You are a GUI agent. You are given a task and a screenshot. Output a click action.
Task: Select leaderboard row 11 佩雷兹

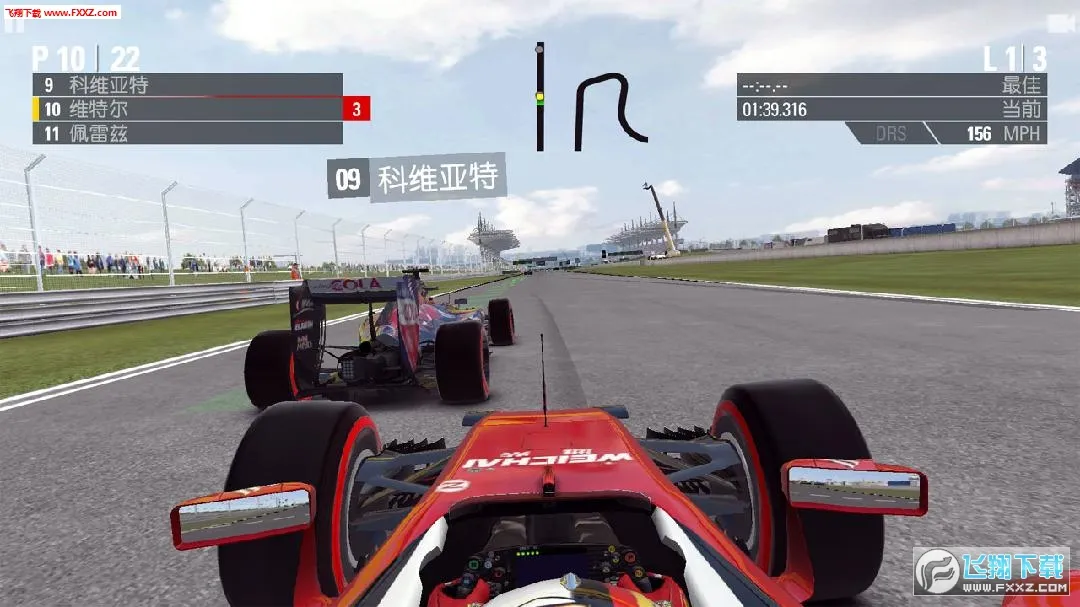pos(188,133)
